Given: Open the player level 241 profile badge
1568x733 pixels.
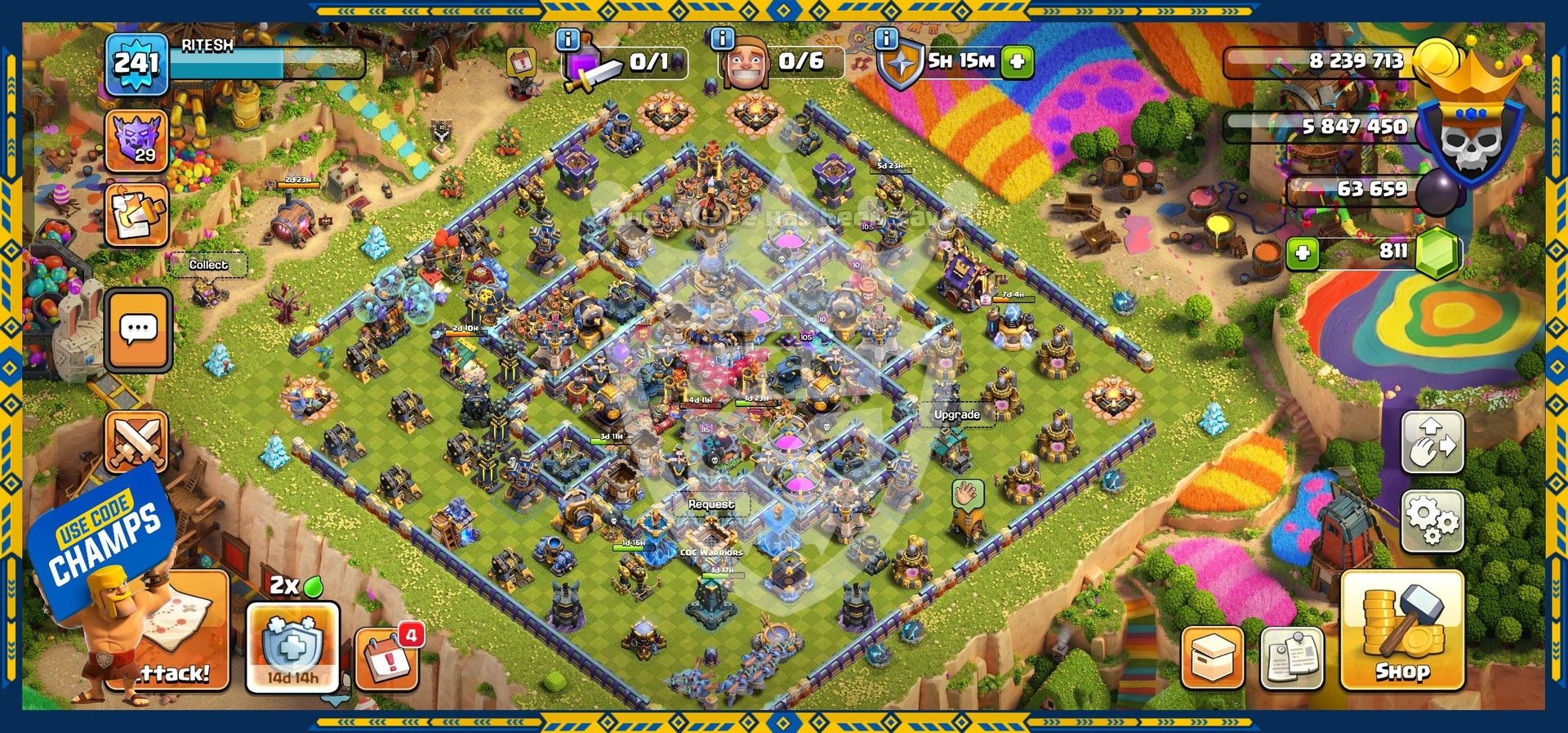Looking at the screenshot, I should click(x=136, y=64).
